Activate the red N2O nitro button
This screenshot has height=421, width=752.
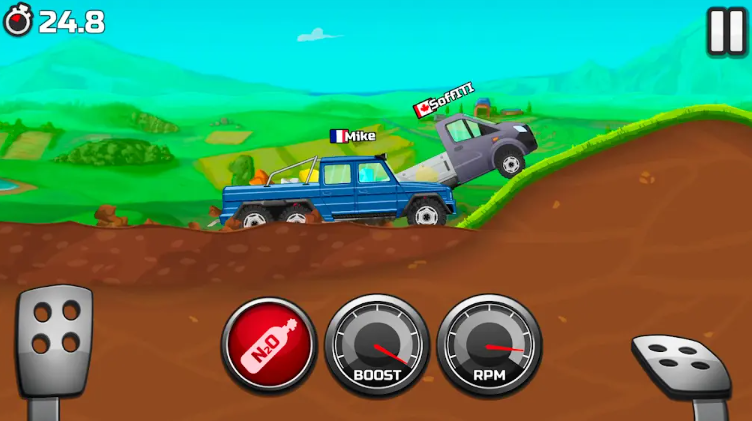pos(268,344)
